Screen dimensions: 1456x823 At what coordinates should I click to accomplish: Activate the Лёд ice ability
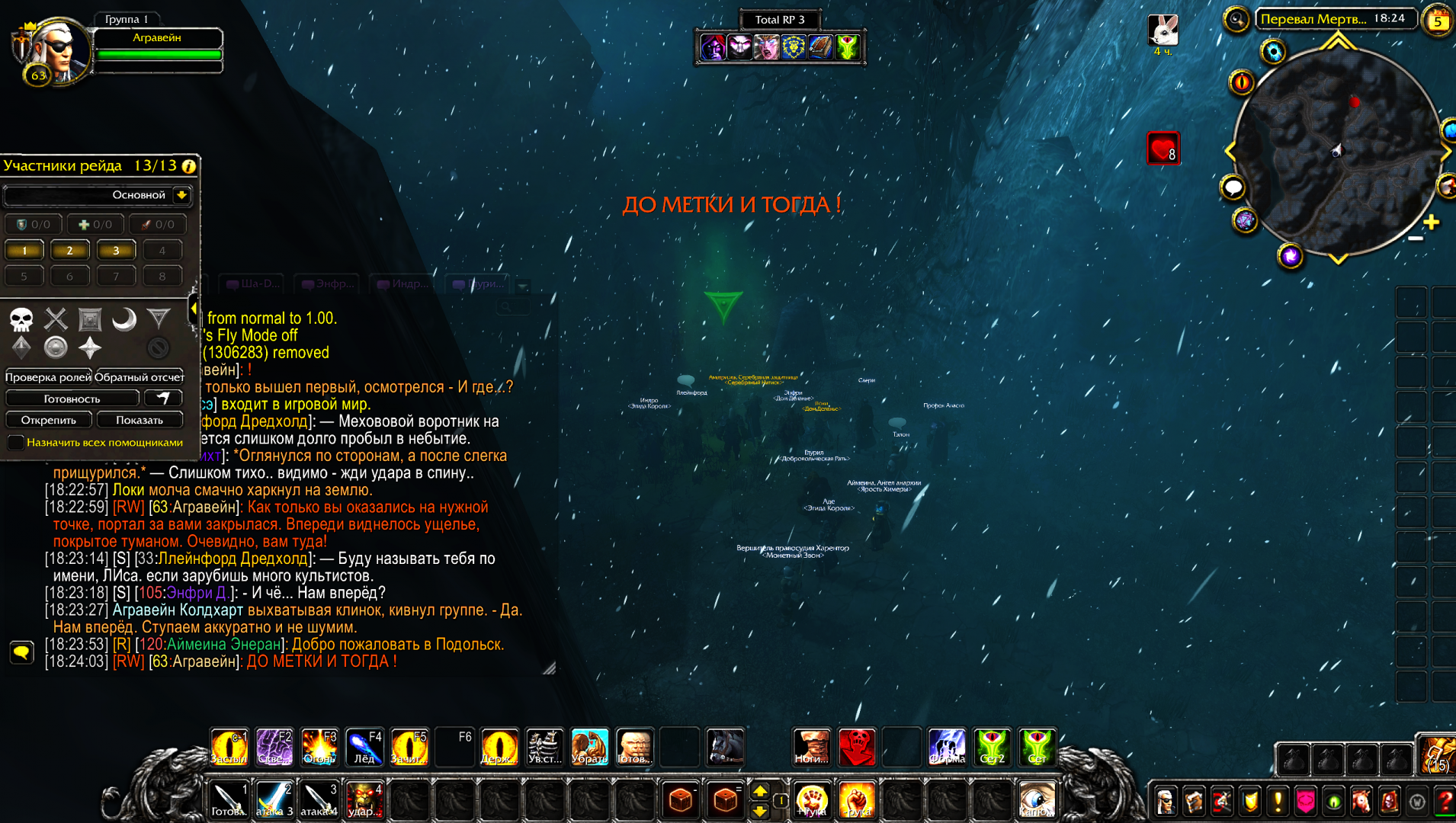pos(364,748)
